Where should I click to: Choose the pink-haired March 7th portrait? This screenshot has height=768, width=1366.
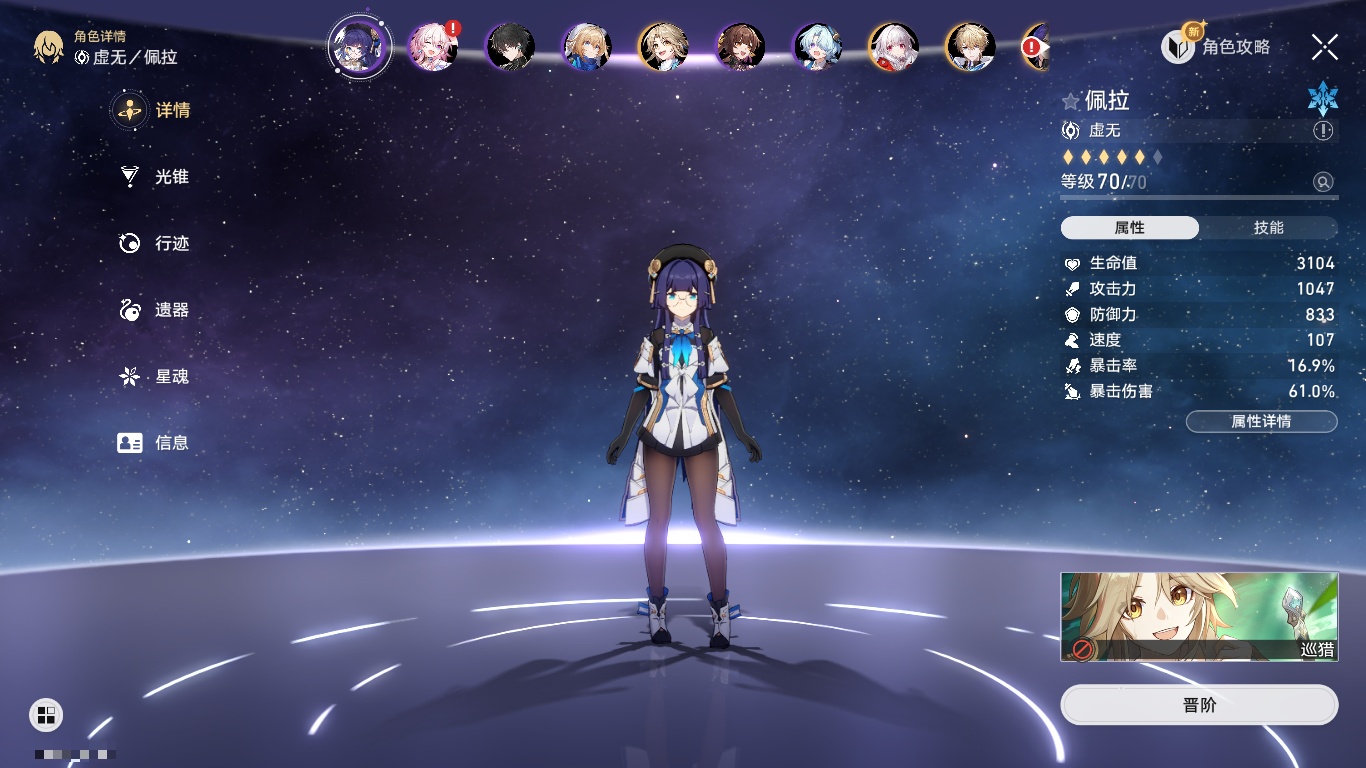(433, 46)
